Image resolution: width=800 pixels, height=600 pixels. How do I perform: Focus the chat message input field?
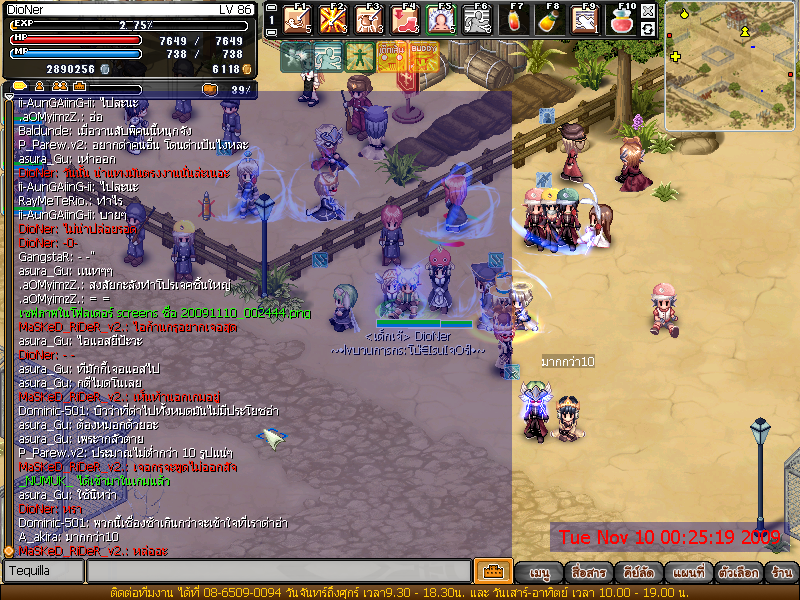tap(278, 571)
